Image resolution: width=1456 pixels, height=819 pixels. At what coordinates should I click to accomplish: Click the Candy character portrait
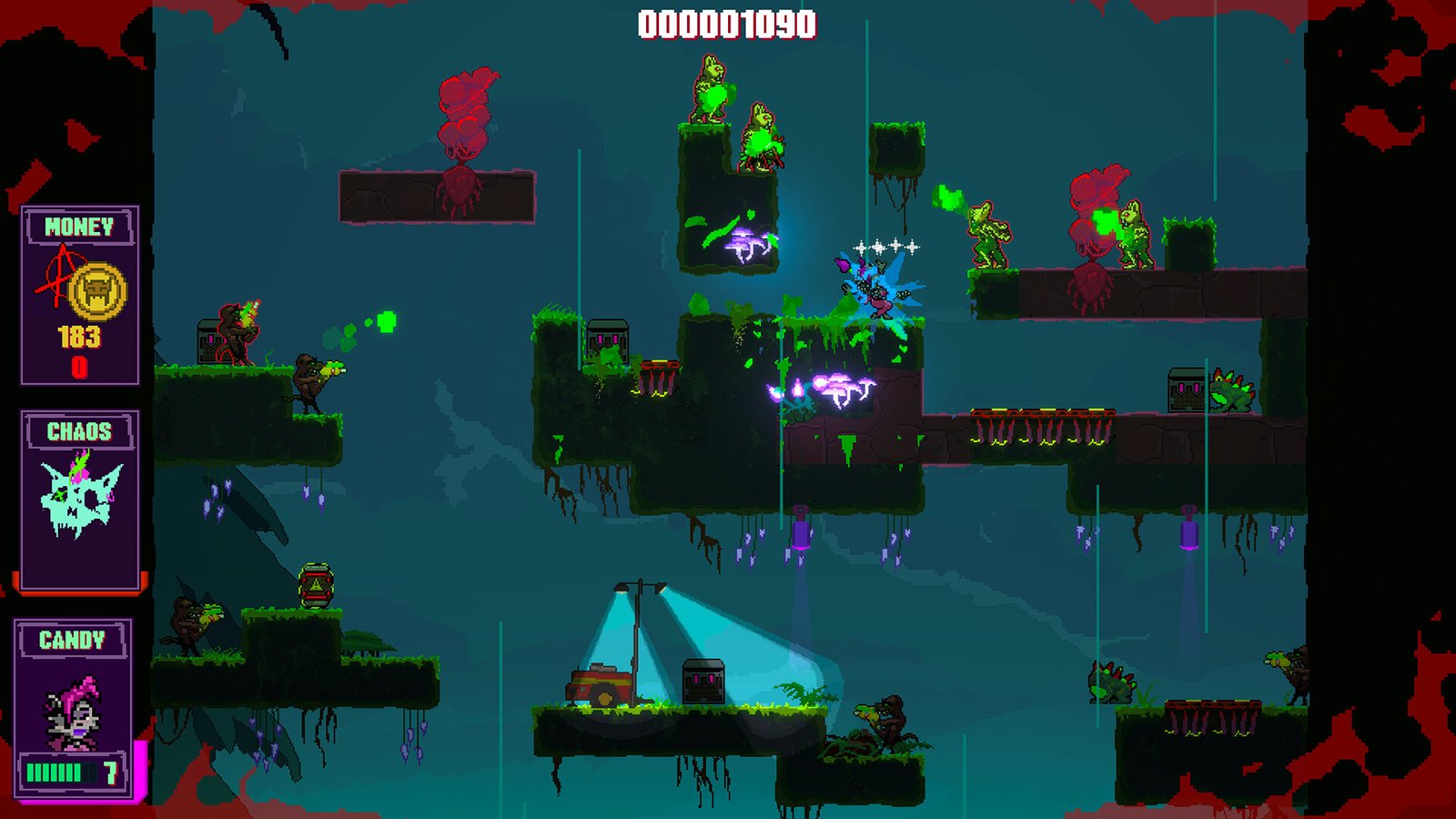73,712
